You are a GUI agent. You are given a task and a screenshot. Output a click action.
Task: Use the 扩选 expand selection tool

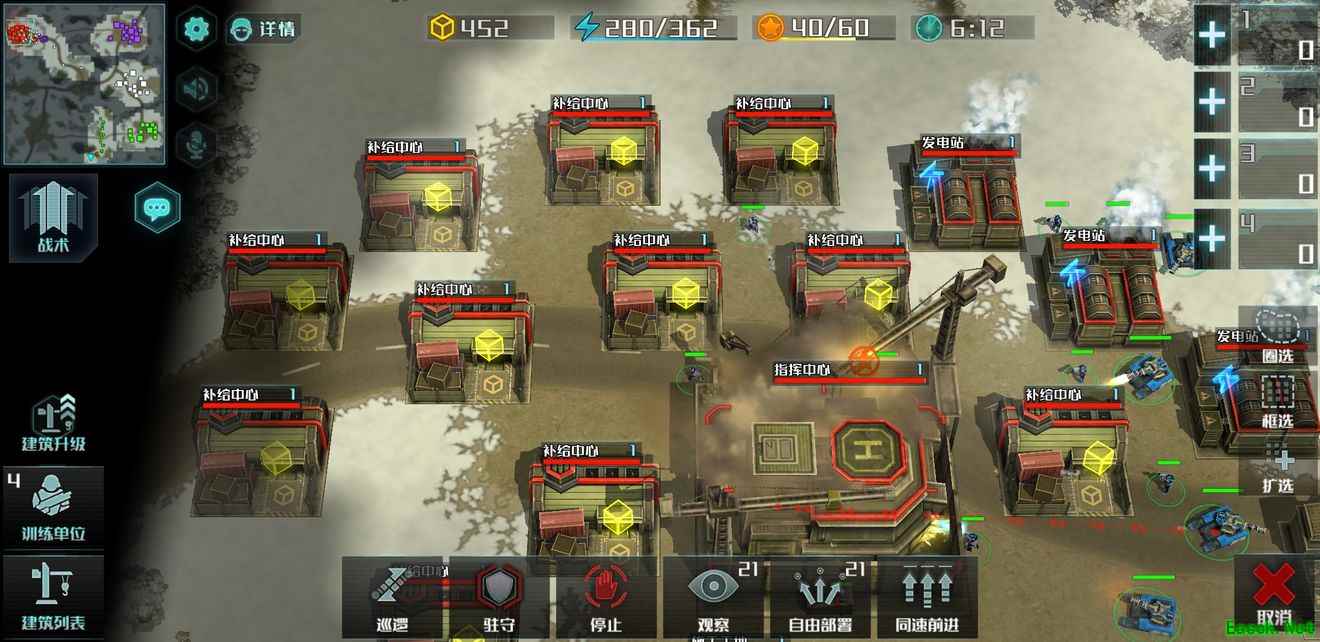click(1278, 466)
